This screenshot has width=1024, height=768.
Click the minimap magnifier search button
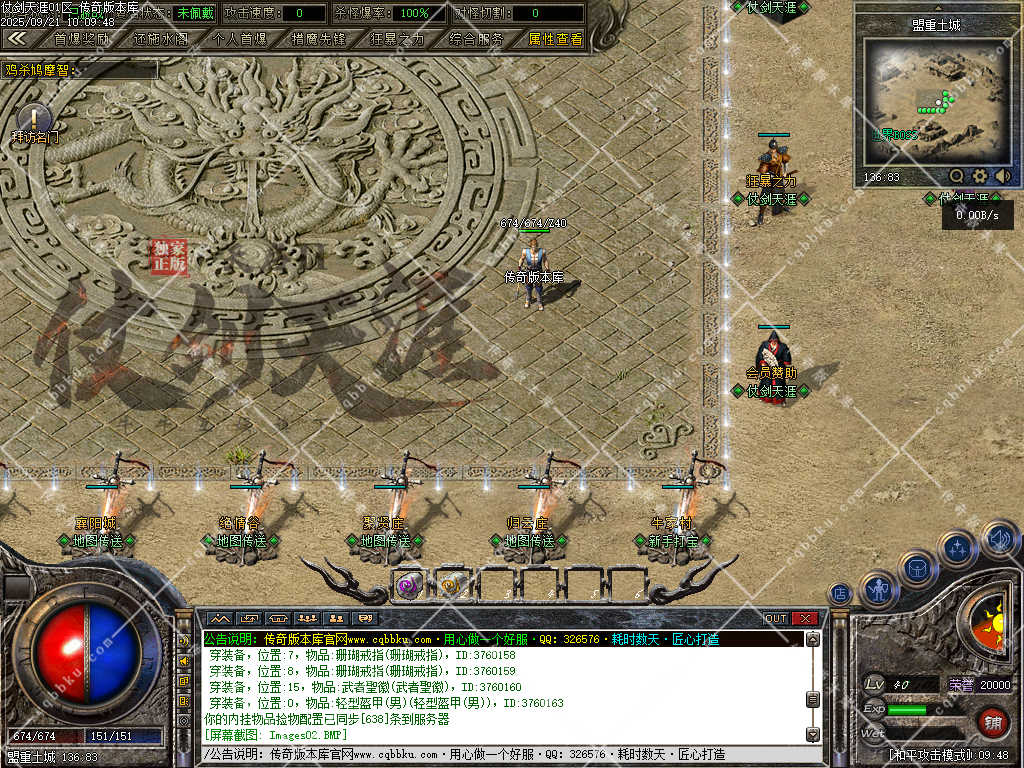click(957, 176)
